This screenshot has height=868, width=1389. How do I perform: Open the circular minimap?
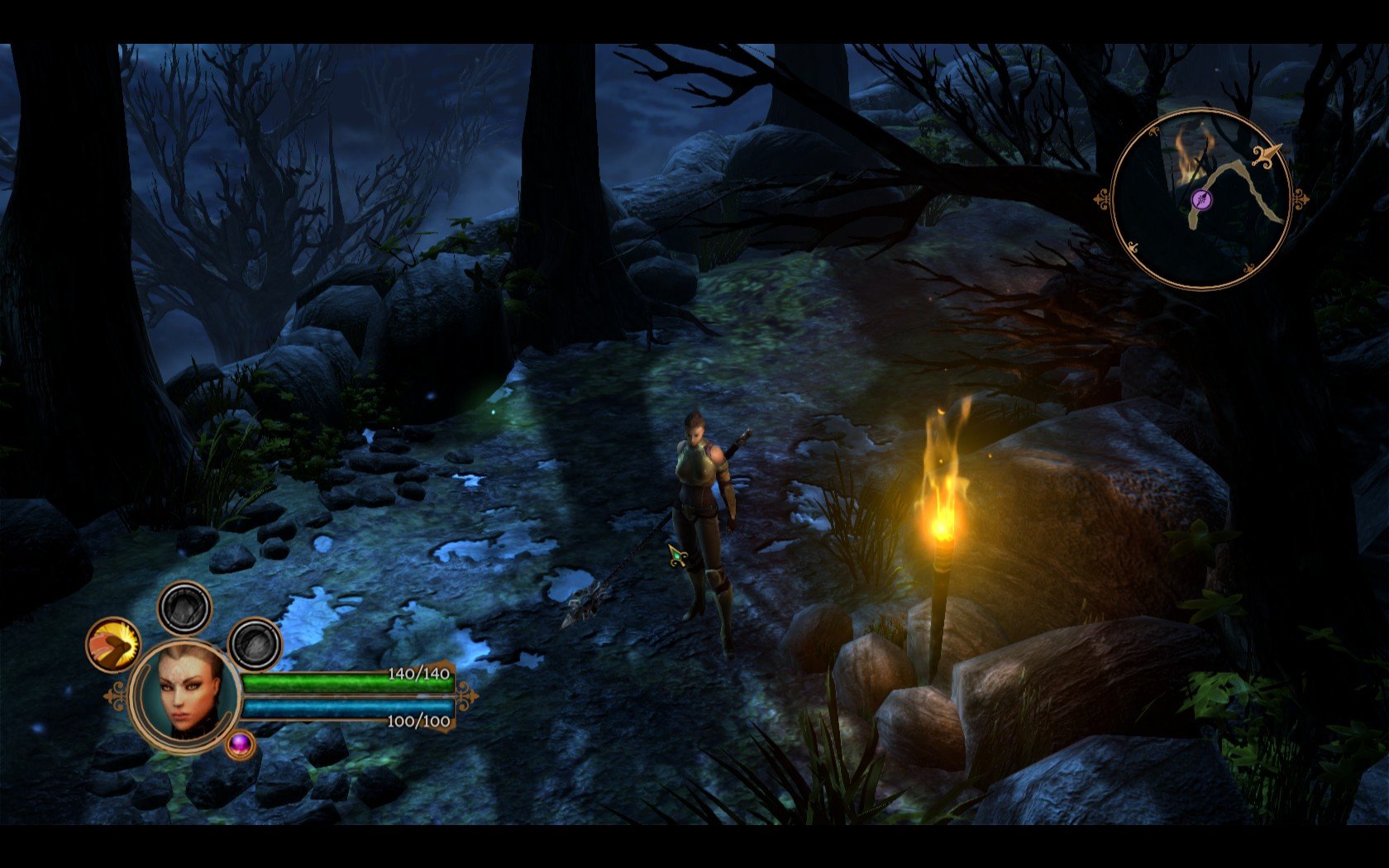coord(1200,199)
